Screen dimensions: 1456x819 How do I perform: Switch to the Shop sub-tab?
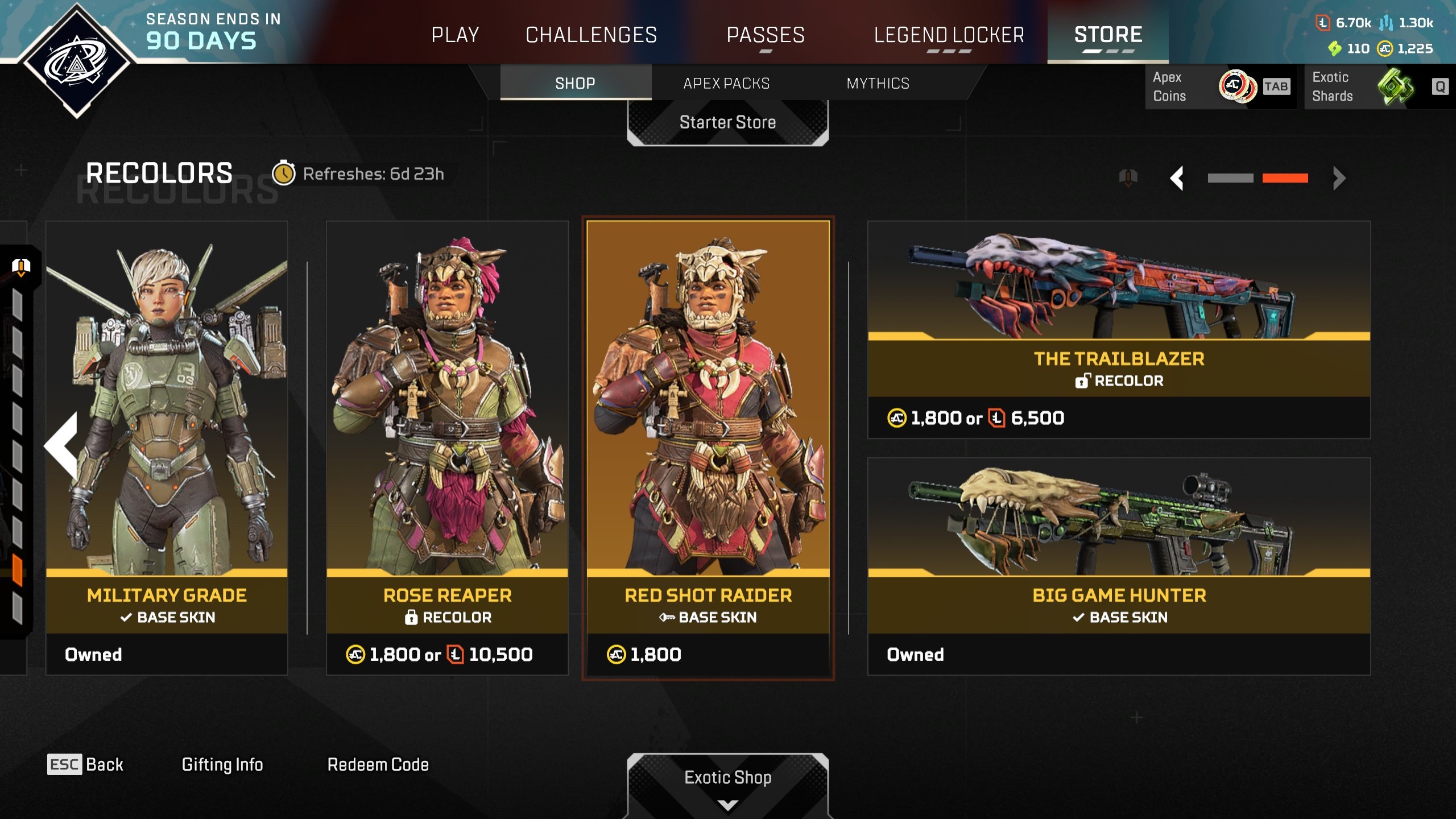[575, 84]
